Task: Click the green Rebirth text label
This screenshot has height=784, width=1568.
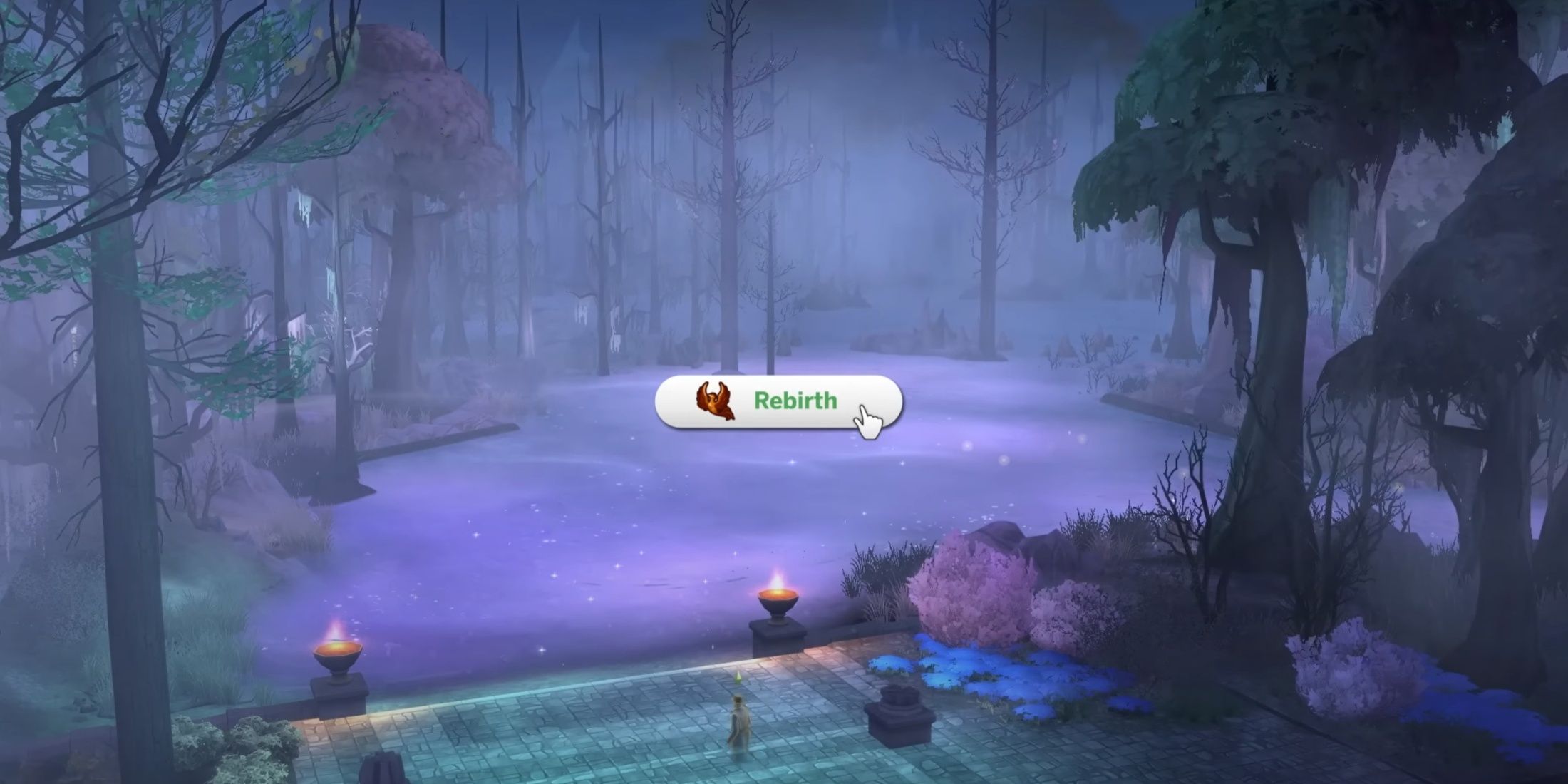Action: pos(795,401)
